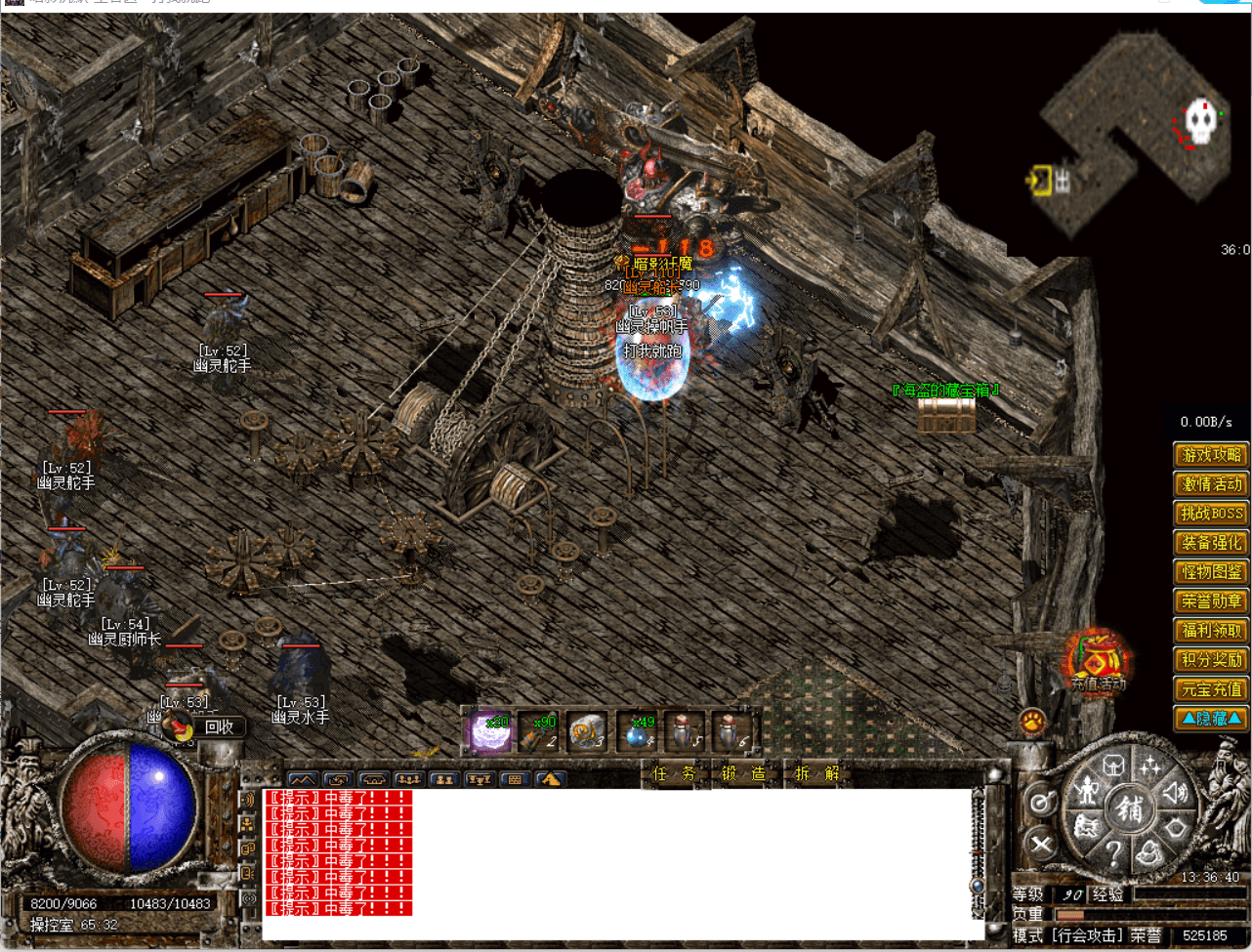Open the 元宝充值 recharge button
This screenshot has width=1252, height=952.
(1211, 689)
